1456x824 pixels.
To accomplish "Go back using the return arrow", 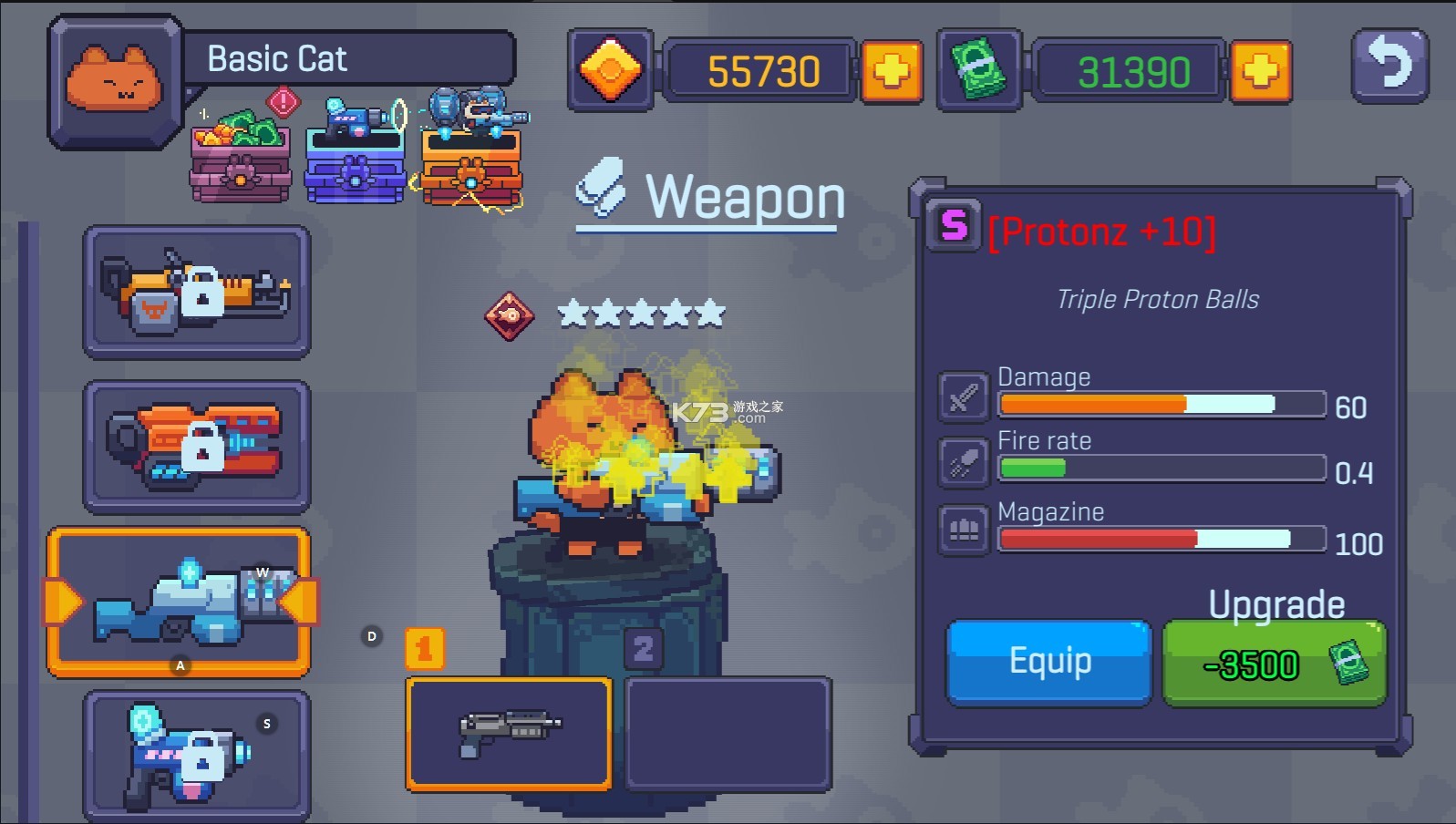I will pos(1389,66).
